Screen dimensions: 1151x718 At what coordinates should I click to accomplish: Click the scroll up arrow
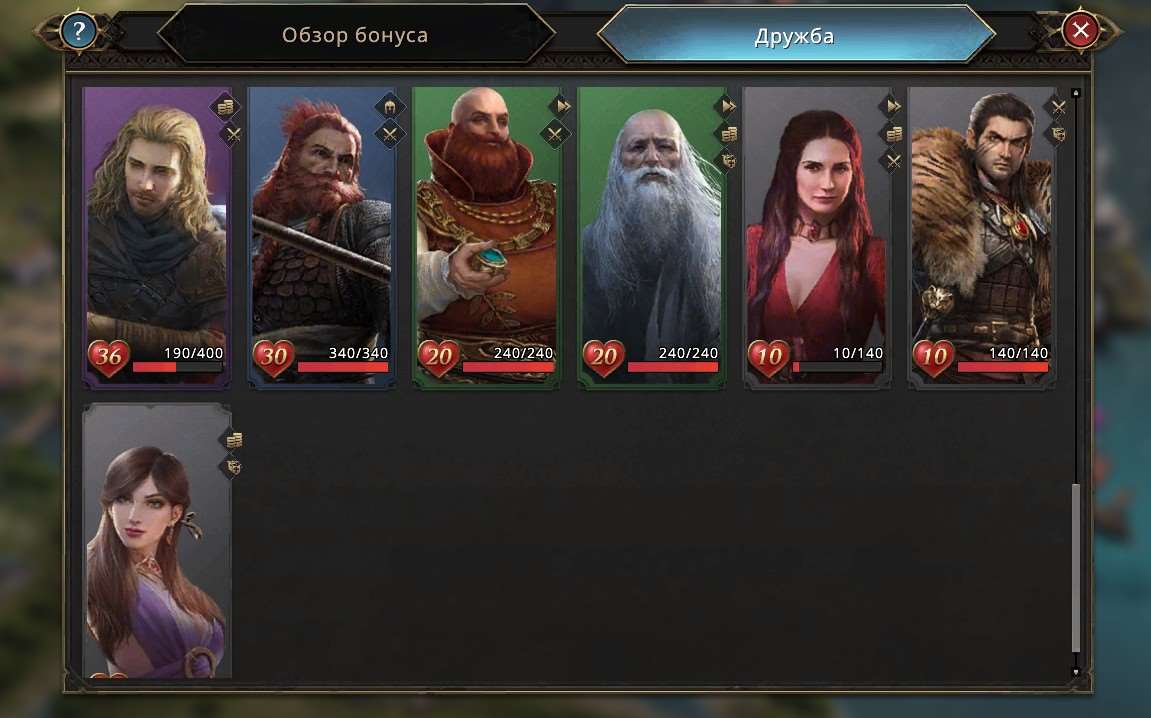(1076, 93)
